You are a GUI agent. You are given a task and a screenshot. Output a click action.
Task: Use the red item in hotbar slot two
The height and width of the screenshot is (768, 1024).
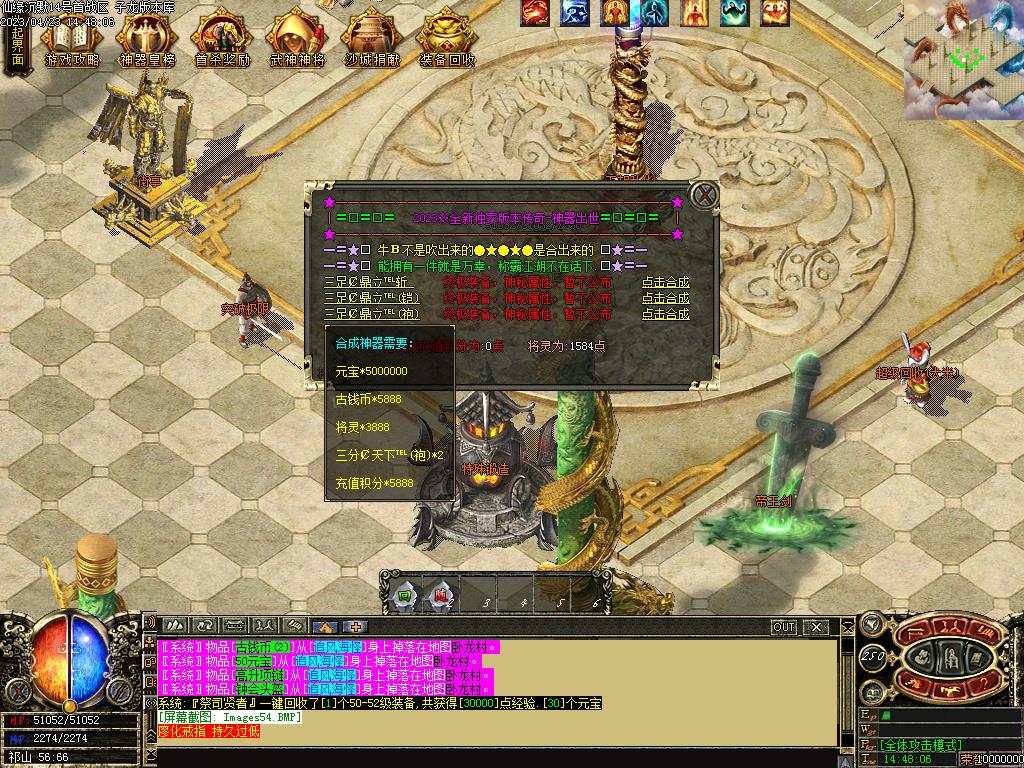[442, 595]
